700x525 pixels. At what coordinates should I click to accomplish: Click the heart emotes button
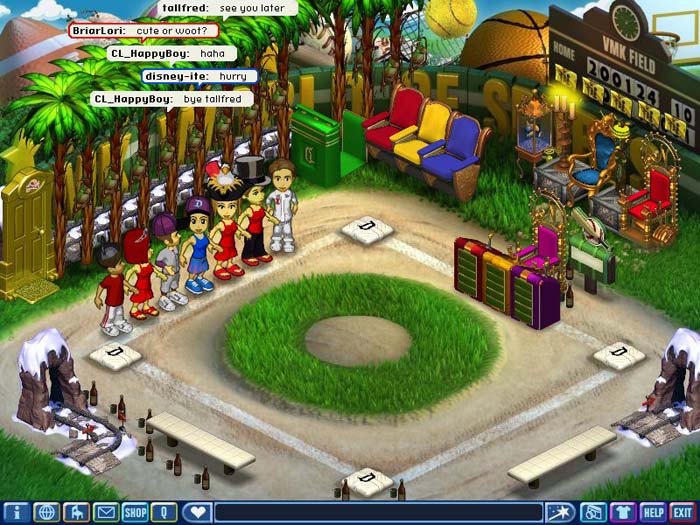click(x=197, y=513)
